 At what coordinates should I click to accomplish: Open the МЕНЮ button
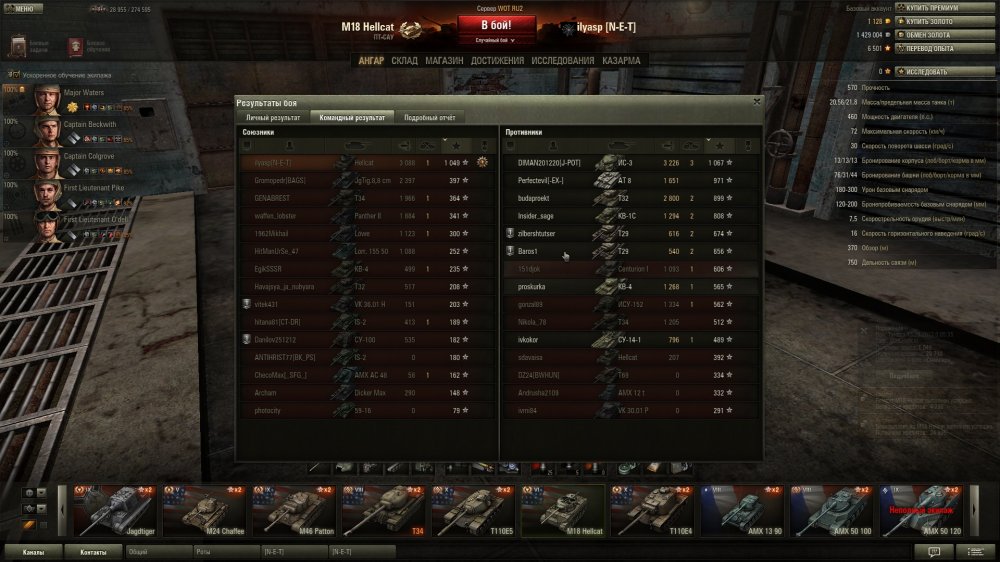(23, 7)
